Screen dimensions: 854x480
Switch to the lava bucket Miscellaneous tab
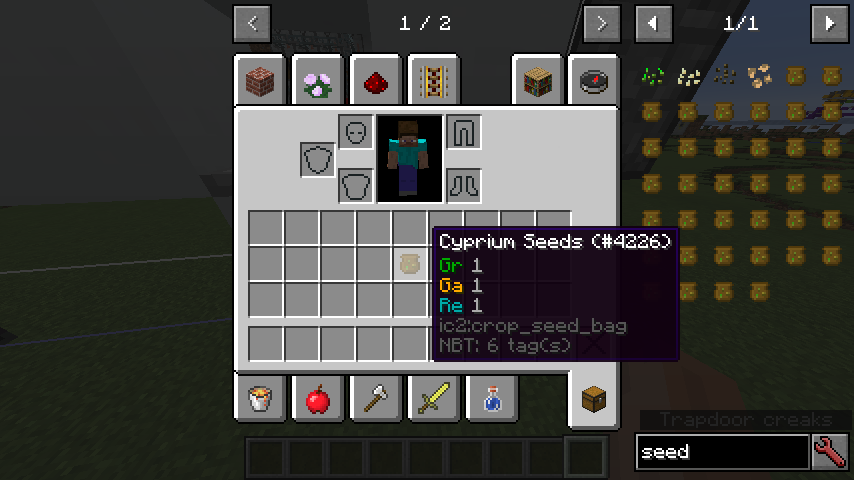[260, 400]
